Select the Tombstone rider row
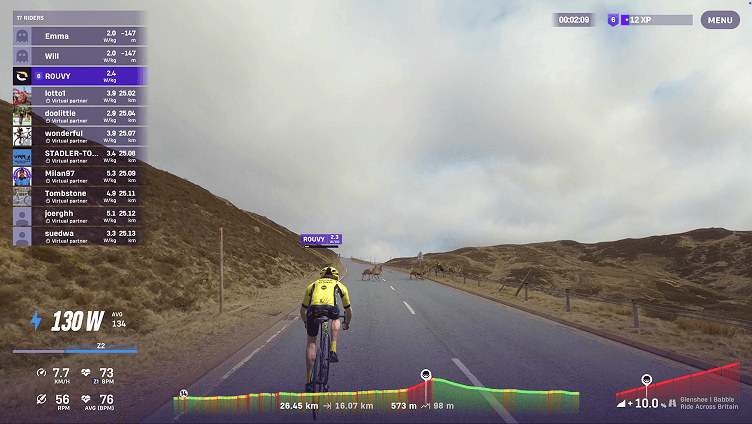 pyautogui.click(x=78, y=196)
